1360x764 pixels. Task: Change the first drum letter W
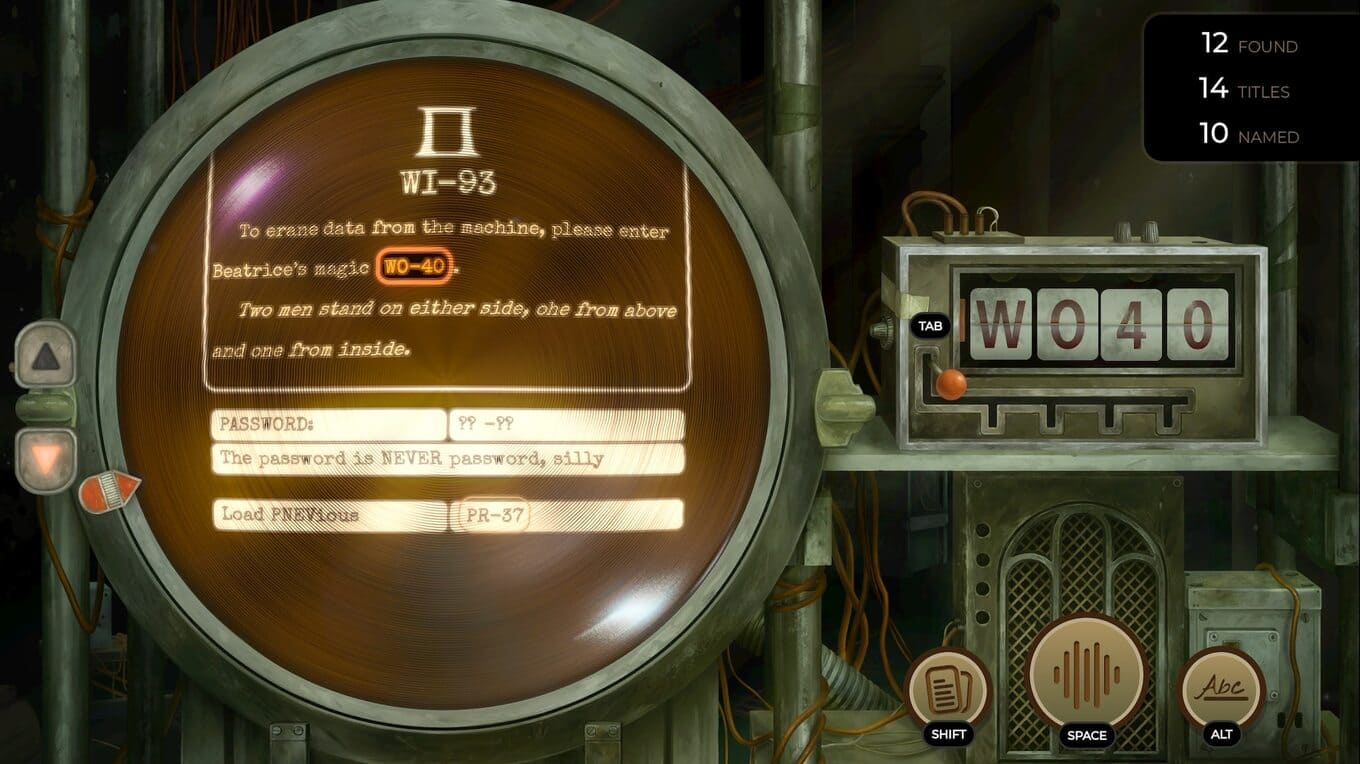[x=1001, y=324]
